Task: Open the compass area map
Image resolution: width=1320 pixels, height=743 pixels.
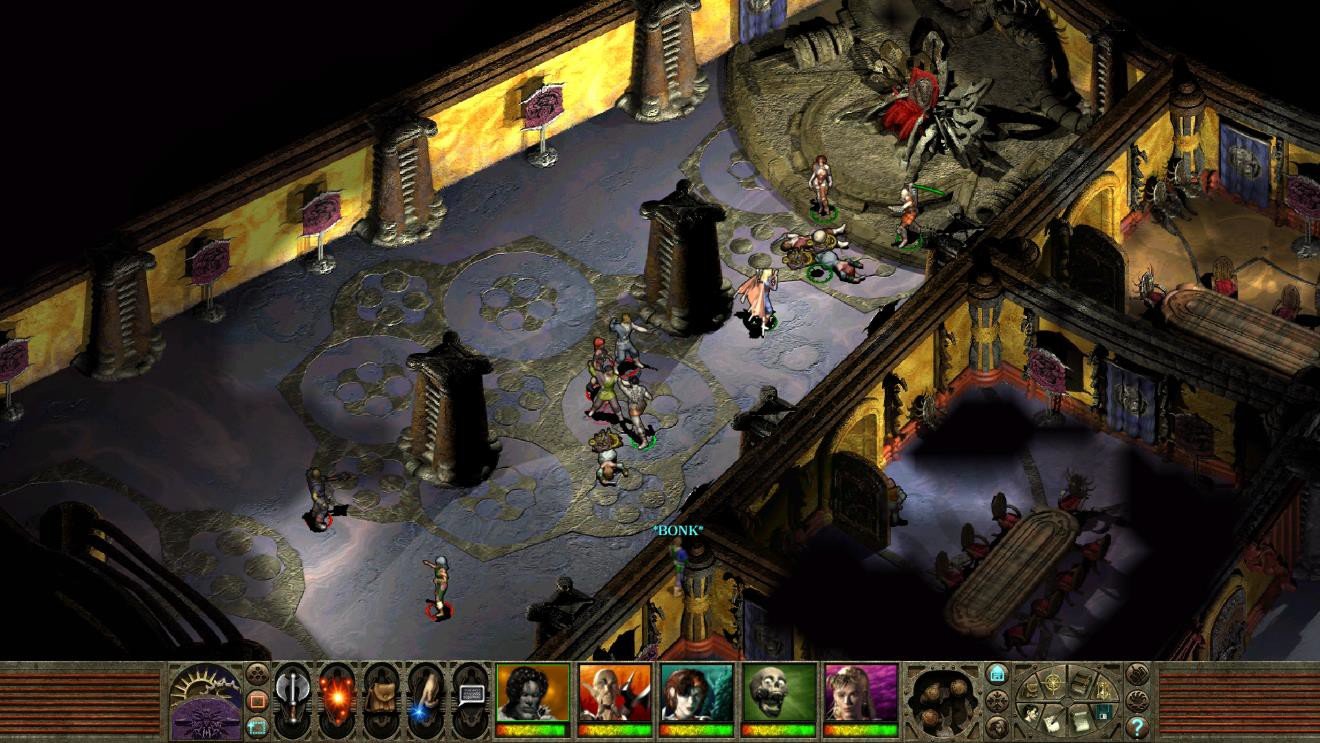Action: point(1052,682)
